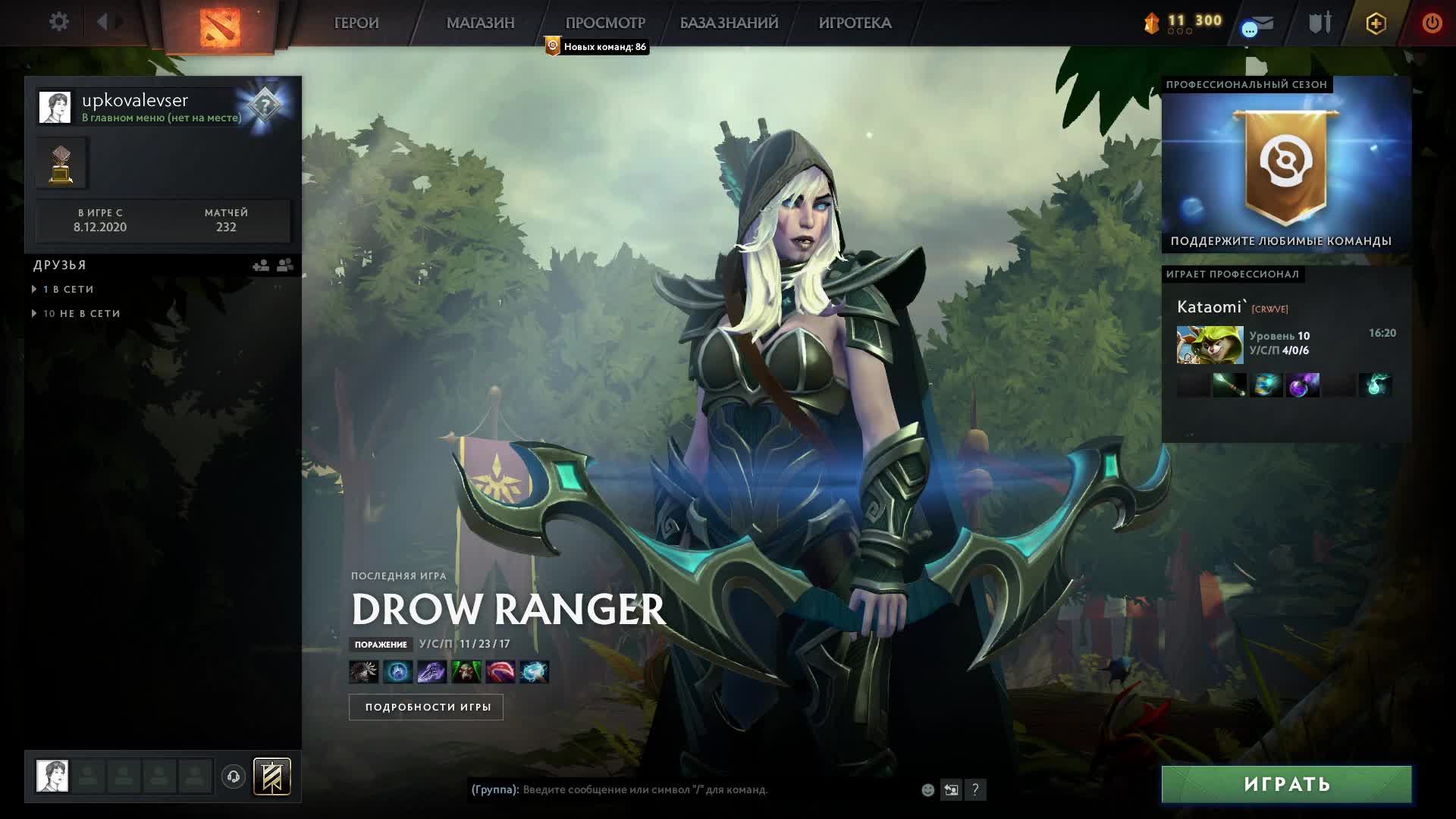The width and height of the screenshot is (1456, 819).
Task: Open the Герои tab
Action: [x=356, y=23]
